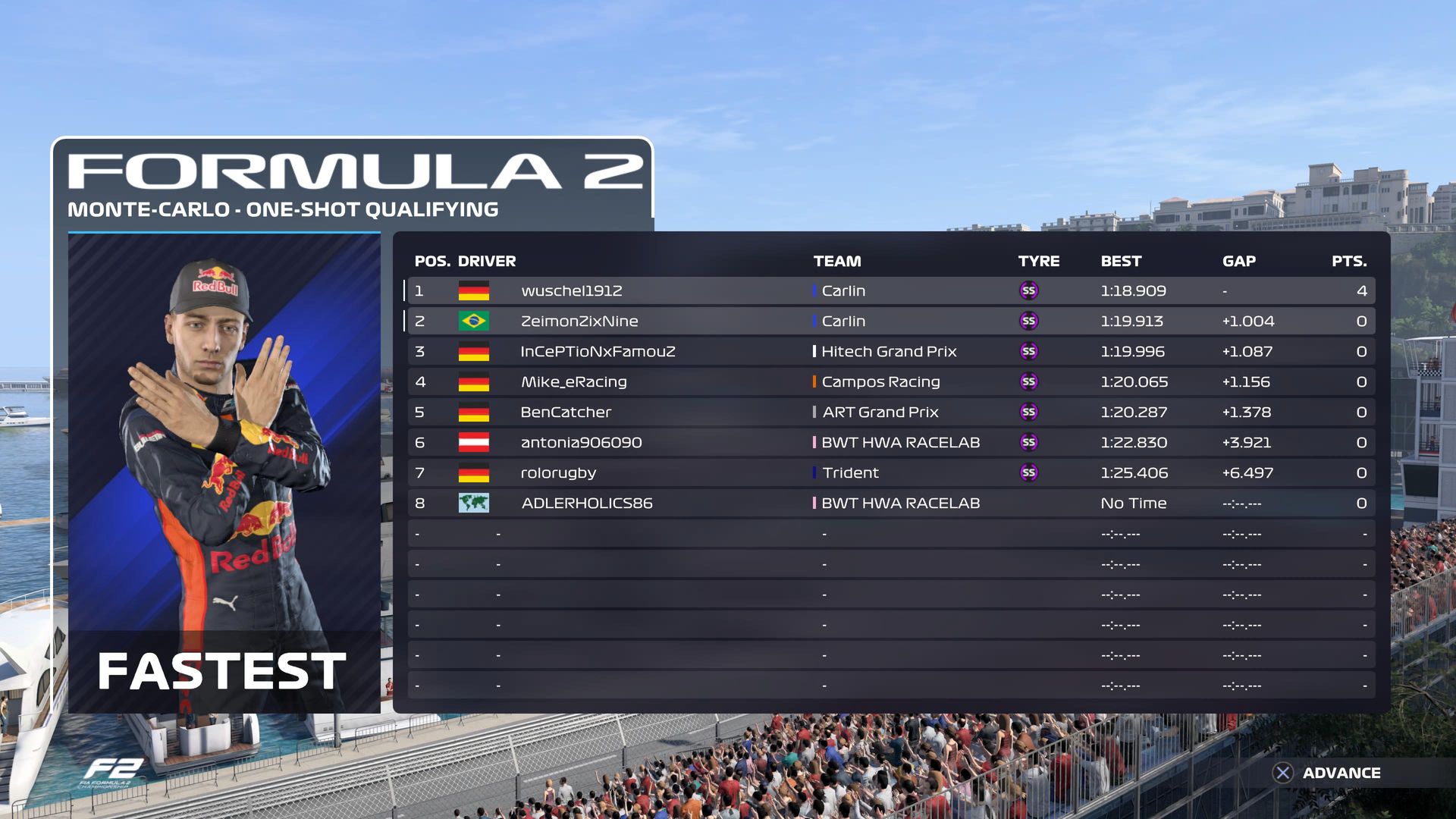
Task: Select the ADLERHOLICS86 No Time row
Action: [x=890, y=504]
